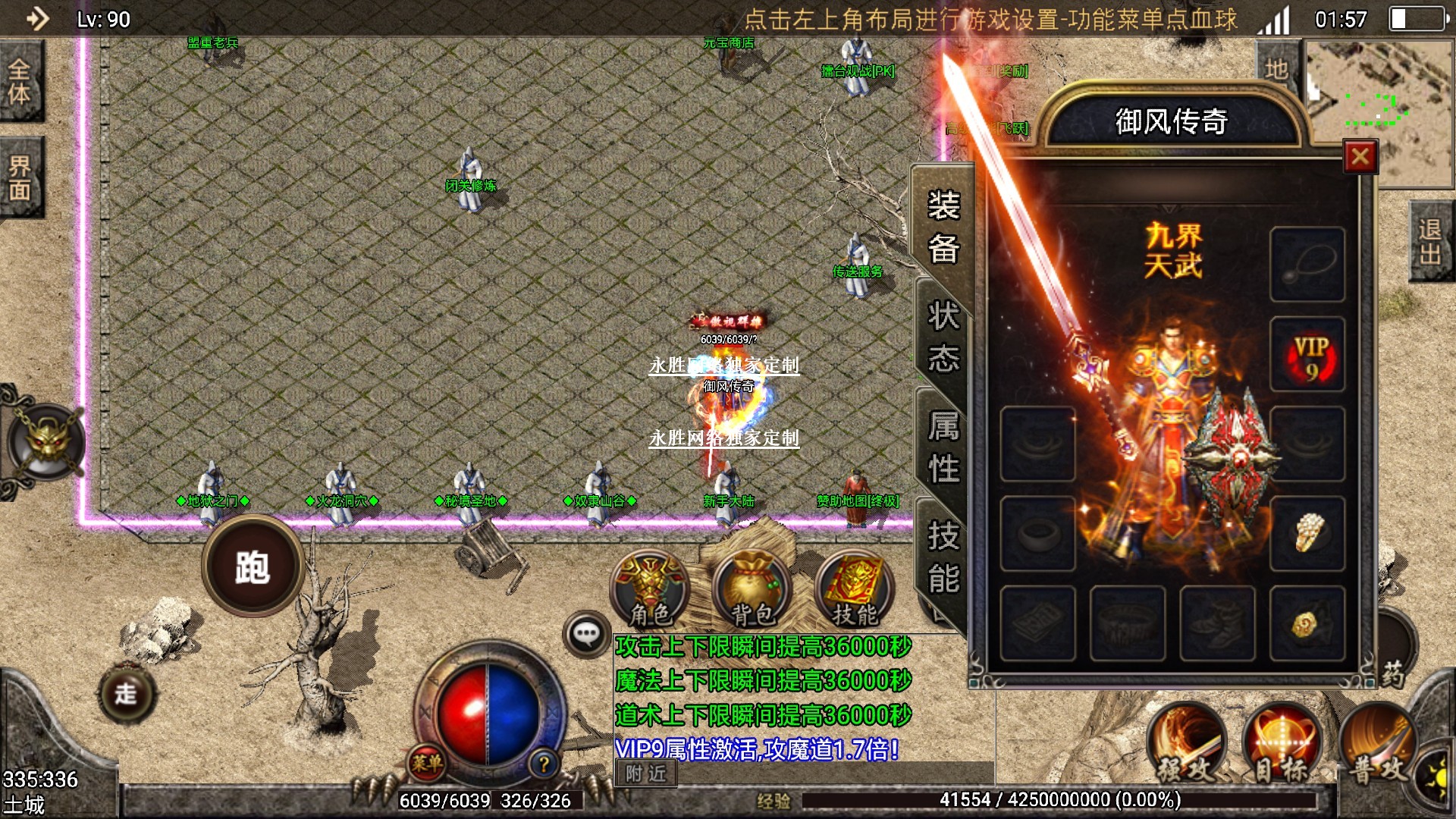Show the 属性 attributes tab
This screenshot has width=1456, height=819.
(943, 447)
